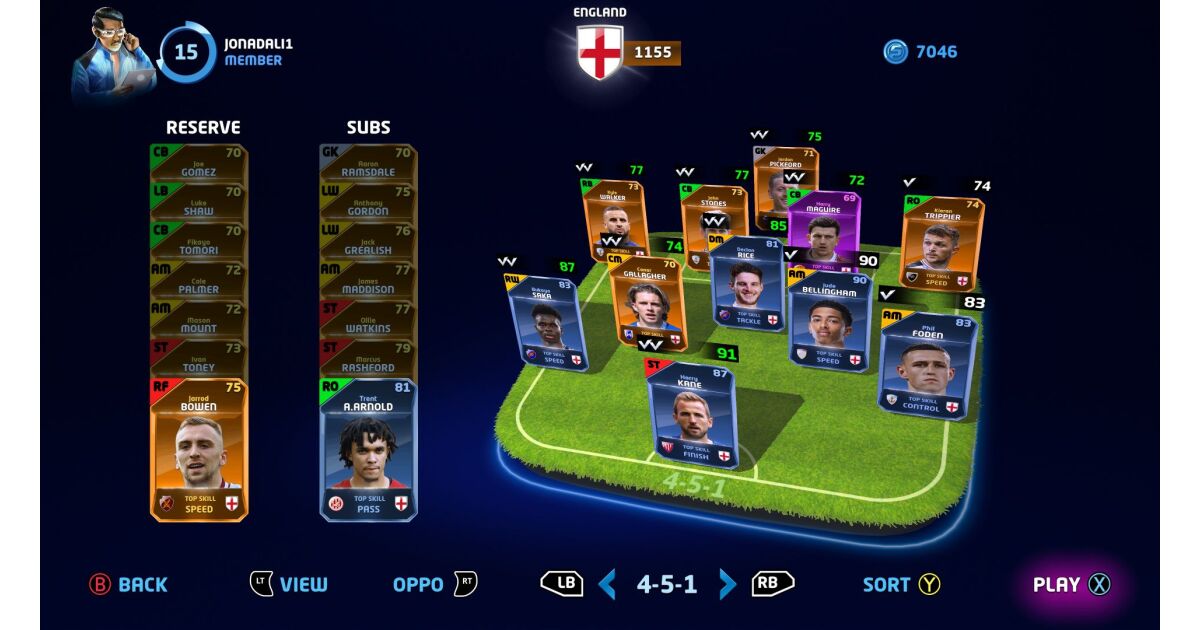Screen dimensions: 1200x630
Task: Go back to previous screen
Action: pyautogui.click(x=128, y=585)
